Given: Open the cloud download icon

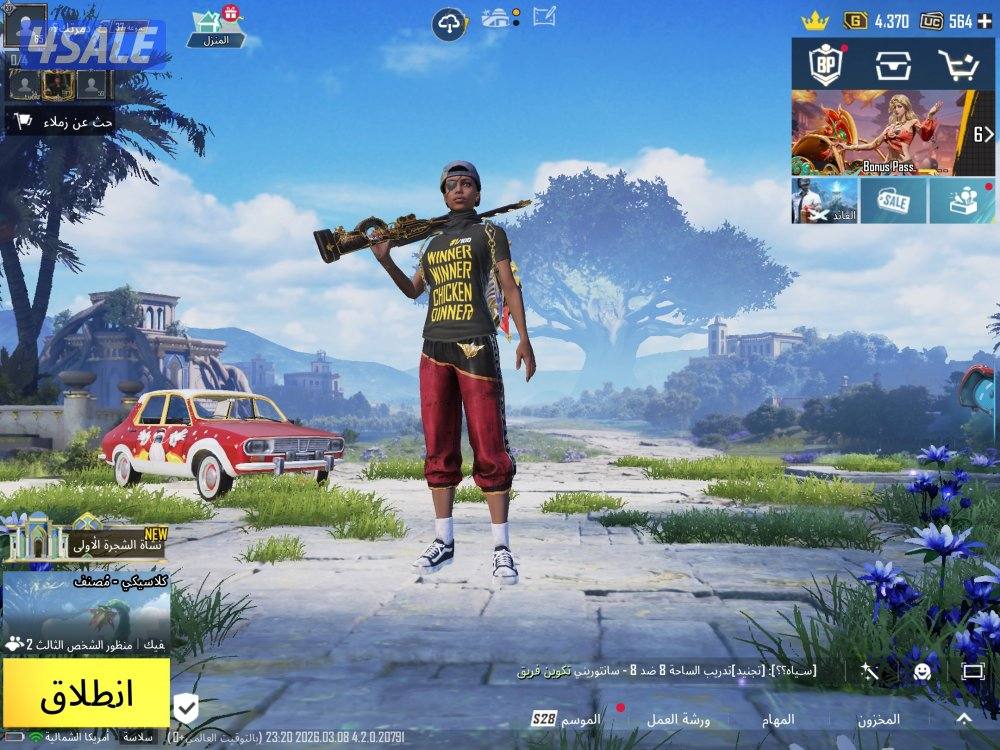Looking at the screenshot, I should [x=450, y=23].
